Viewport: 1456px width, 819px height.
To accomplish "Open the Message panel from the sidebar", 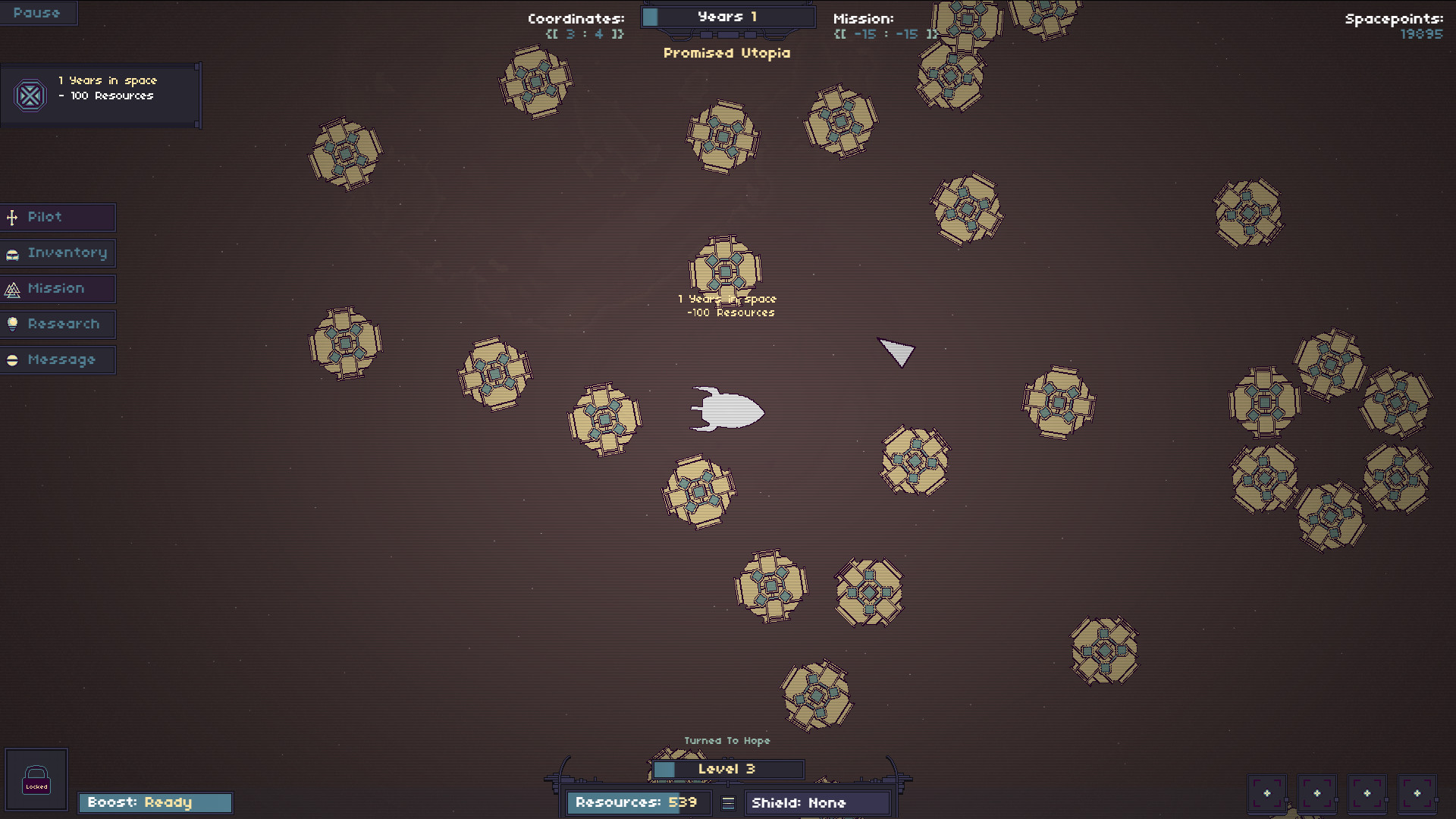I will coord(61,359).
